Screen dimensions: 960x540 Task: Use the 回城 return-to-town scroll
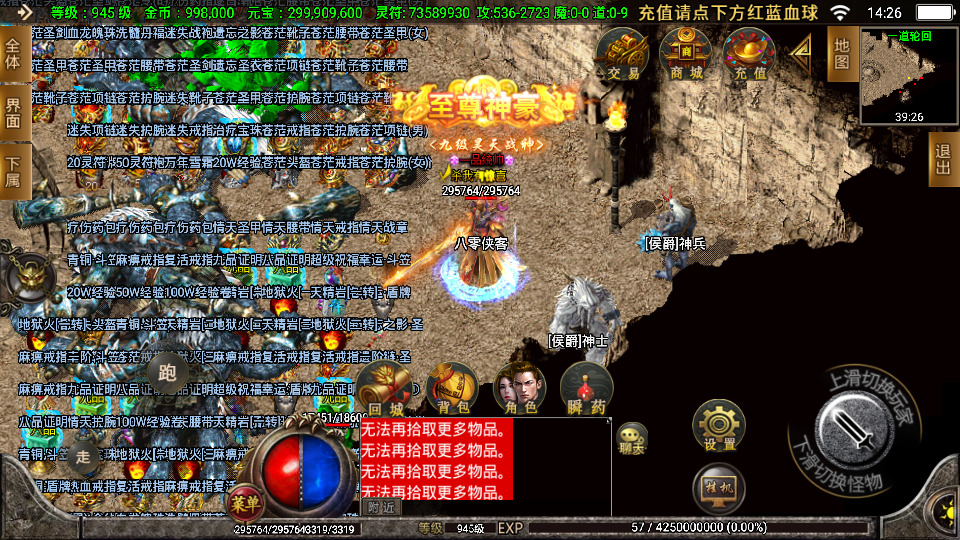coord(384,388)
